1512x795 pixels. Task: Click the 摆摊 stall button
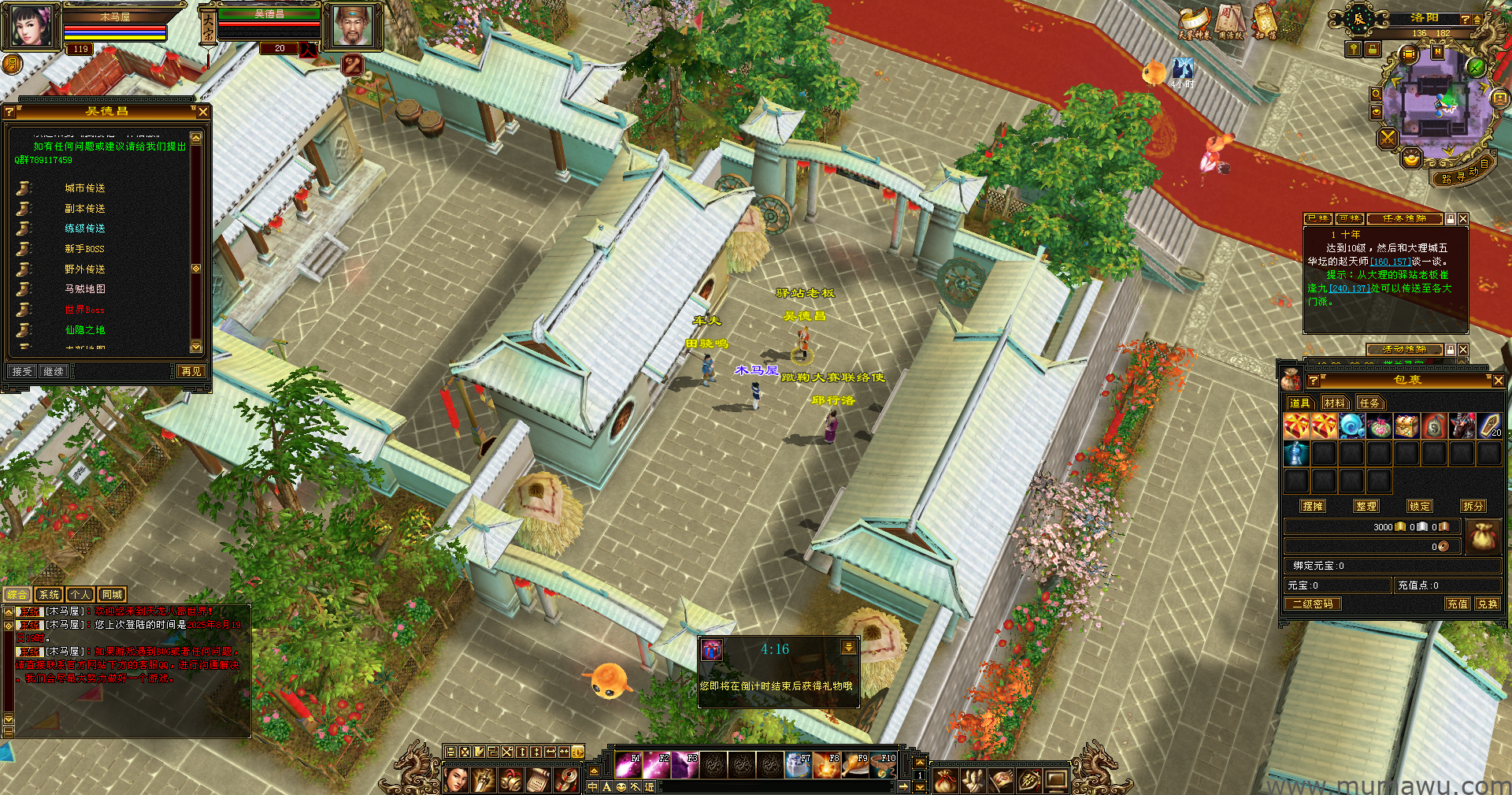pyautogui.click(x=1313, y=507)
